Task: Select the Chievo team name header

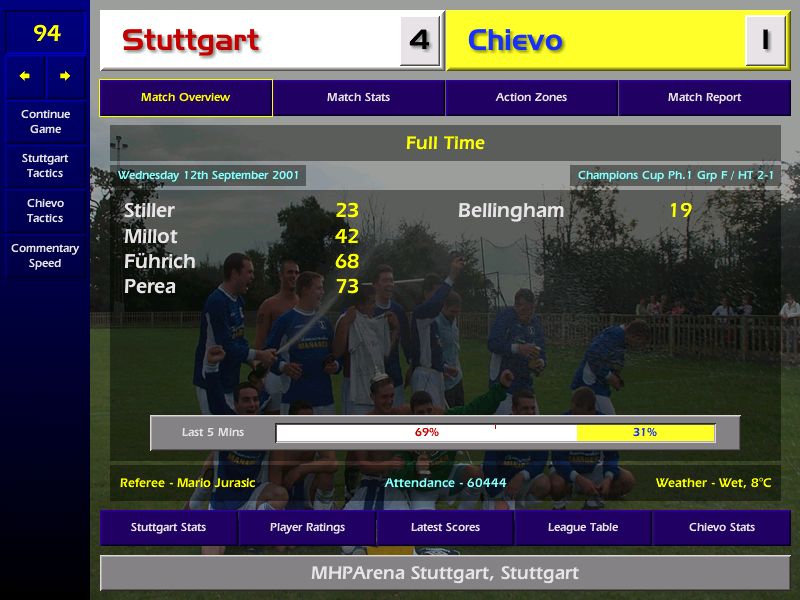Action: 515,41
